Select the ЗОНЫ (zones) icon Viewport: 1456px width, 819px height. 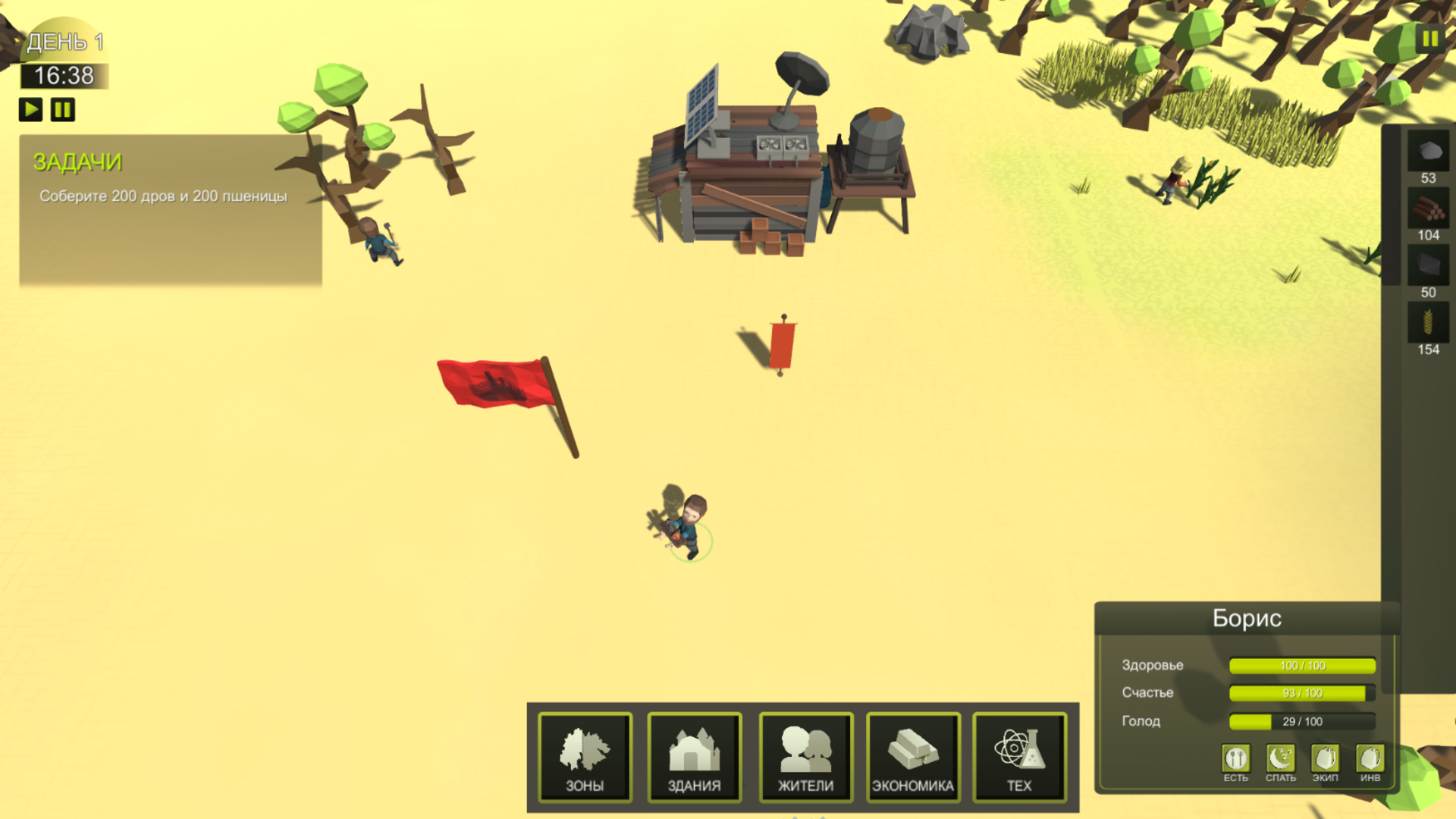[584, 757]
